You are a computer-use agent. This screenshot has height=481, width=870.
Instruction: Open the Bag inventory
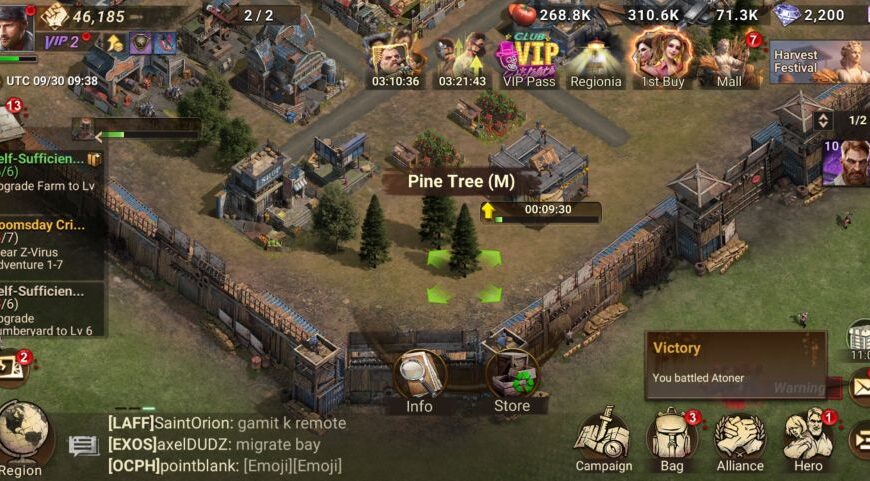pyautogui.click(x=672, y=440)
